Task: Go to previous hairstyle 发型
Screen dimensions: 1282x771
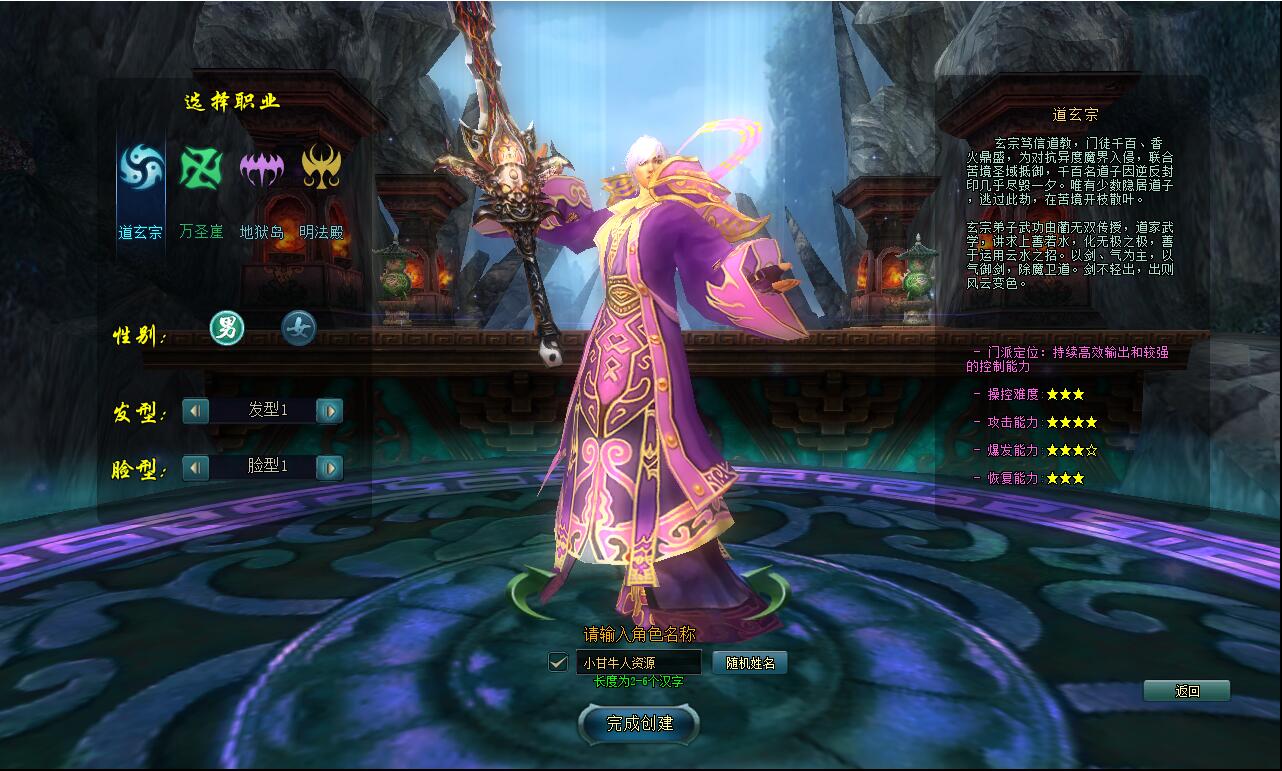Action: click(195, 410)
